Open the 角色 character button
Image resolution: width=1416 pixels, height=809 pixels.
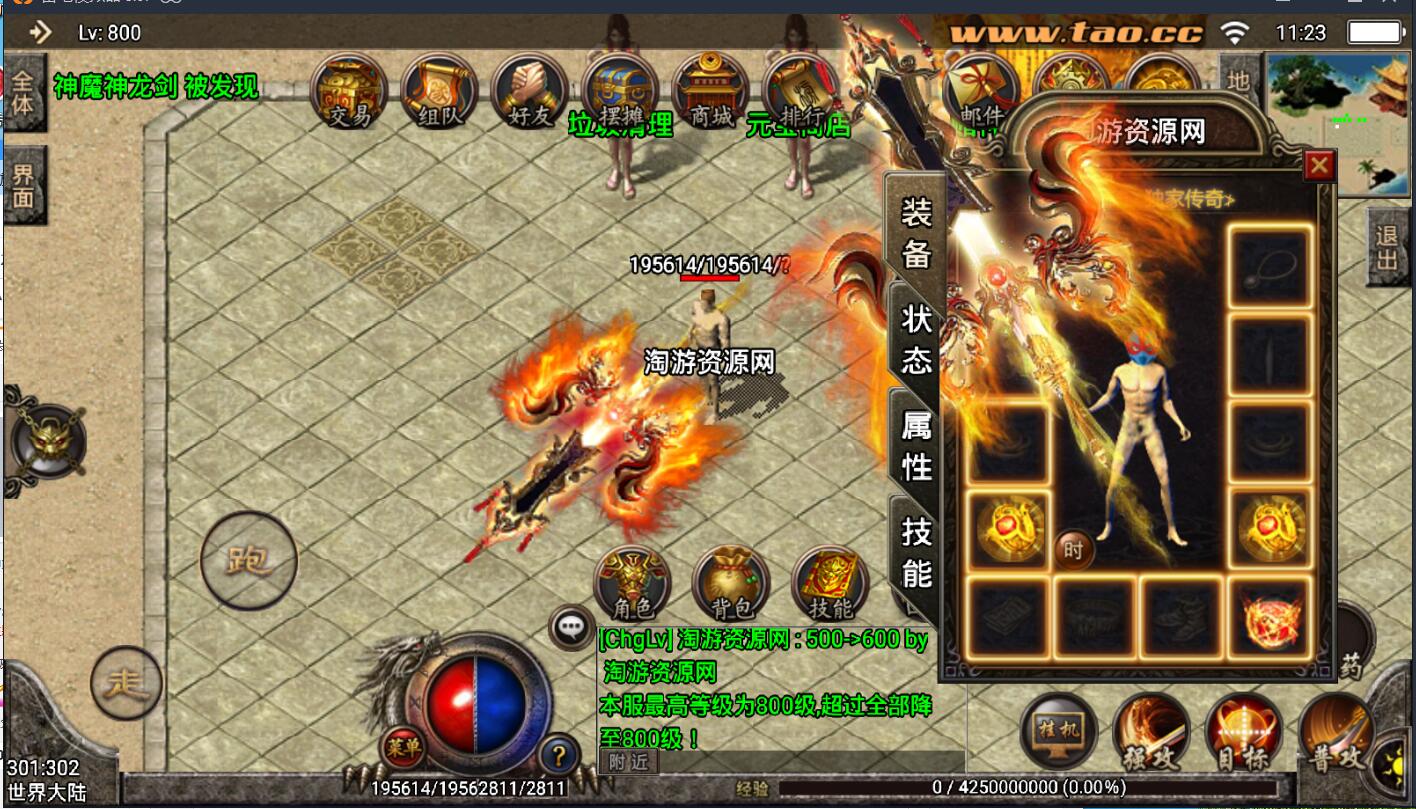[632, 584]
